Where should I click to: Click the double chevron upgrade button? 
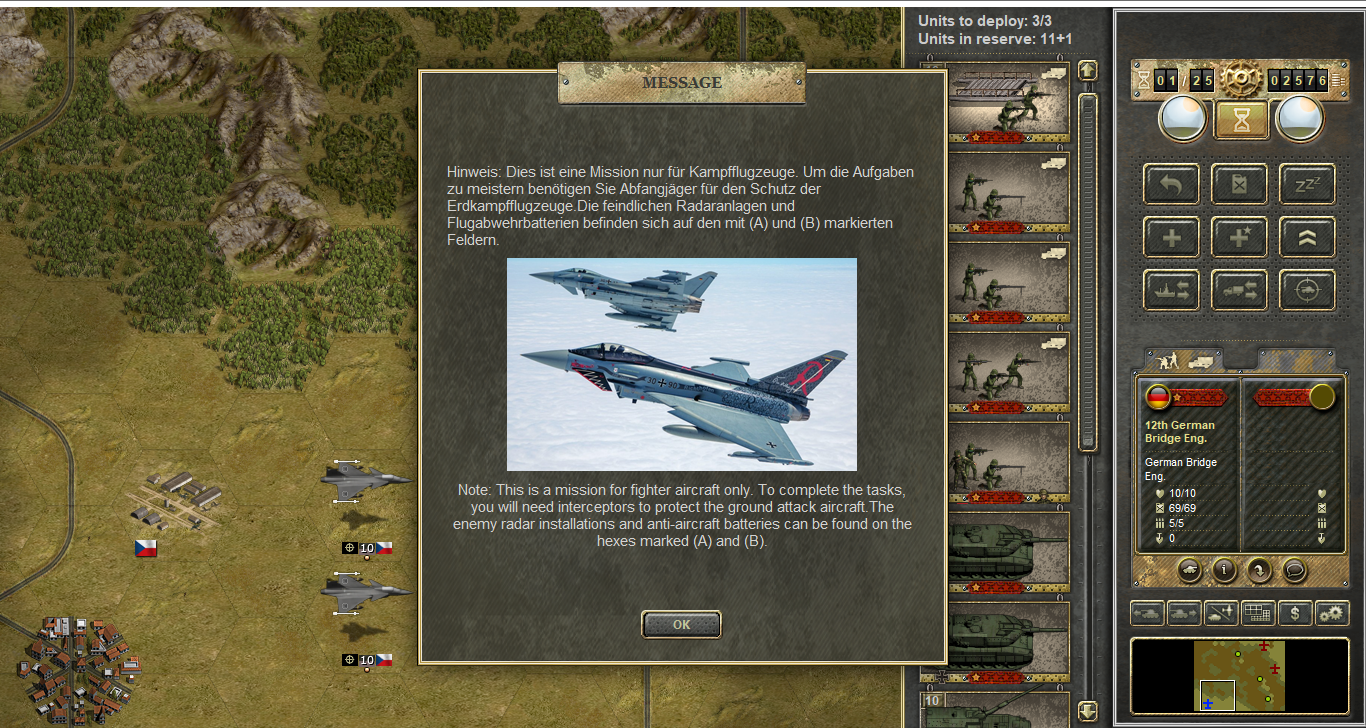pos(1307,237)
